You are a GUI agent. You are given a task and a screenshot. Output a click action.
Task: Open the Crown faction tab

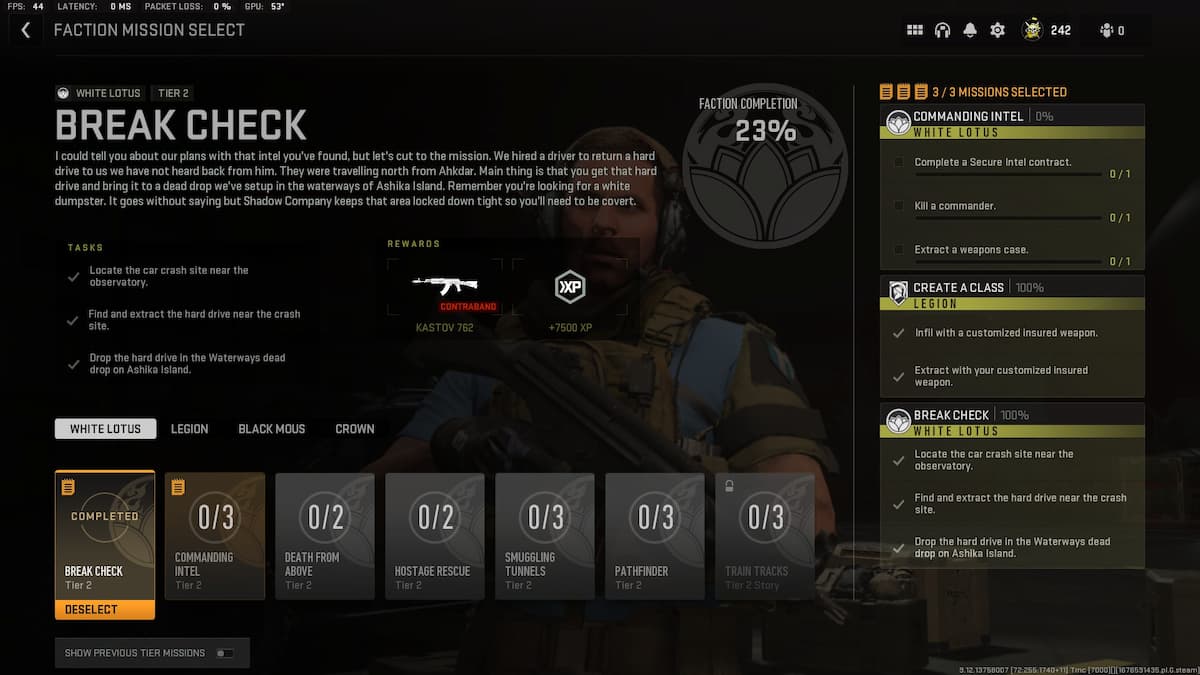pyautogui.click(x=355, y=429)
